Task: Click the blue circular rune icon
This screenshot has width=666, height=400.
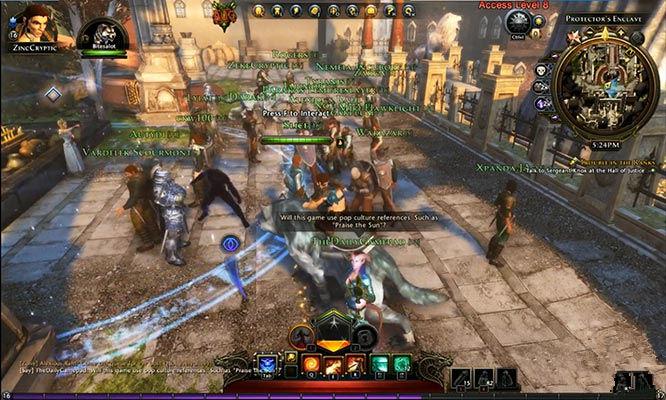Action: pos(229,242)
